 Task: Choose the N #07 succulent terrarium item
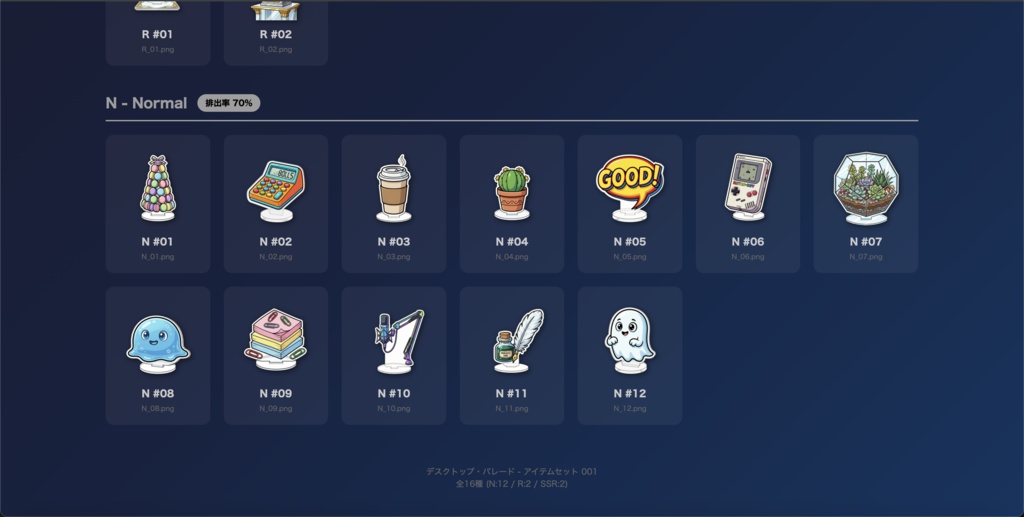[x=866, y=203]
